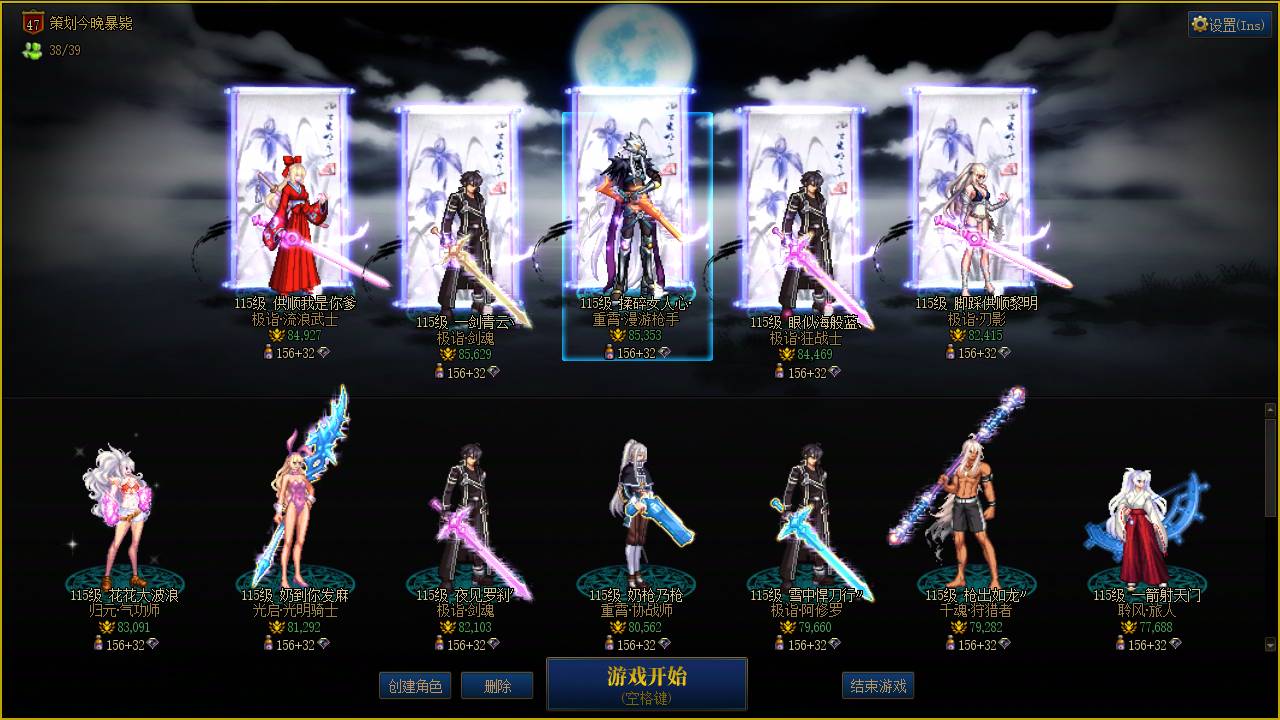Click the 删除 delete button

(497, 685)
